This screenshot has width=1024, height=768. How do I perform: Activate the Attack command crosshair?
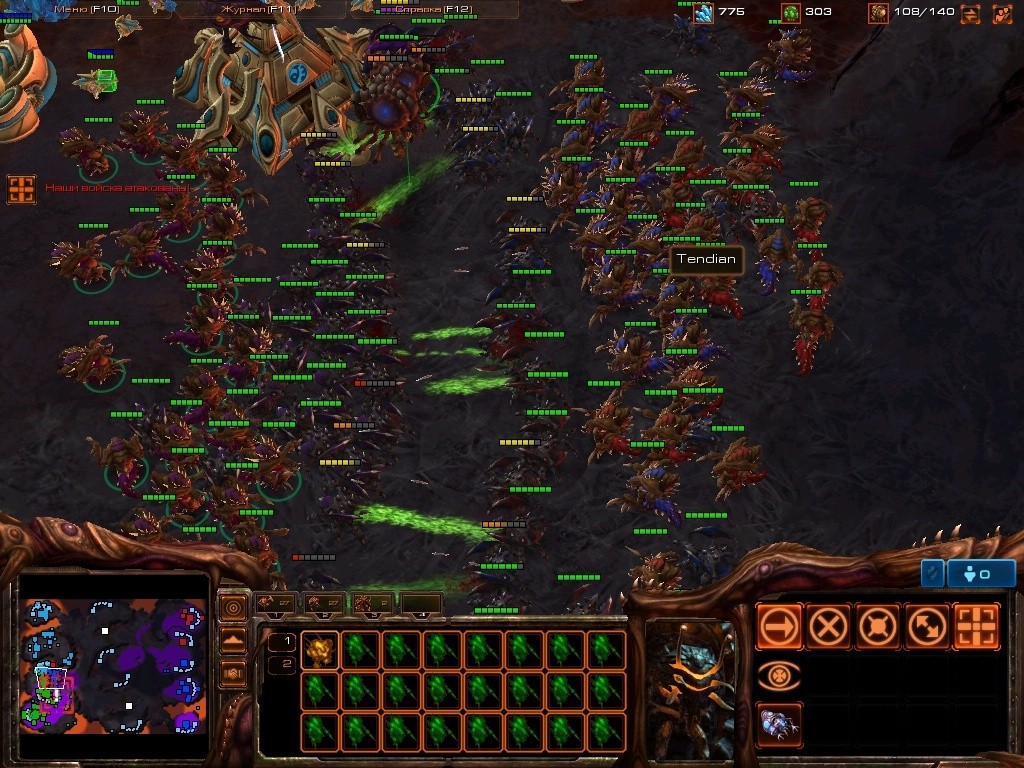(976, 627)
